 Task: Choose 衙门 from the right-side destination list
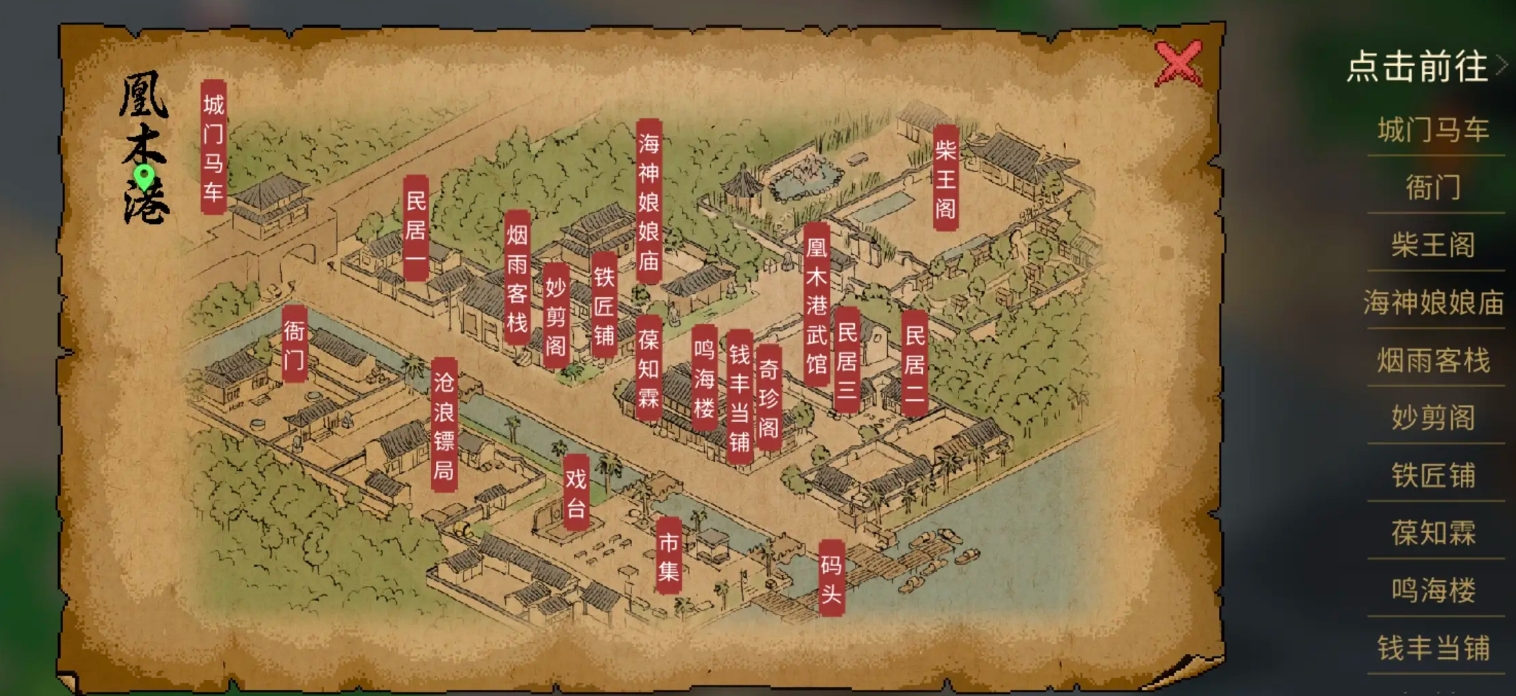[1434, 187]
